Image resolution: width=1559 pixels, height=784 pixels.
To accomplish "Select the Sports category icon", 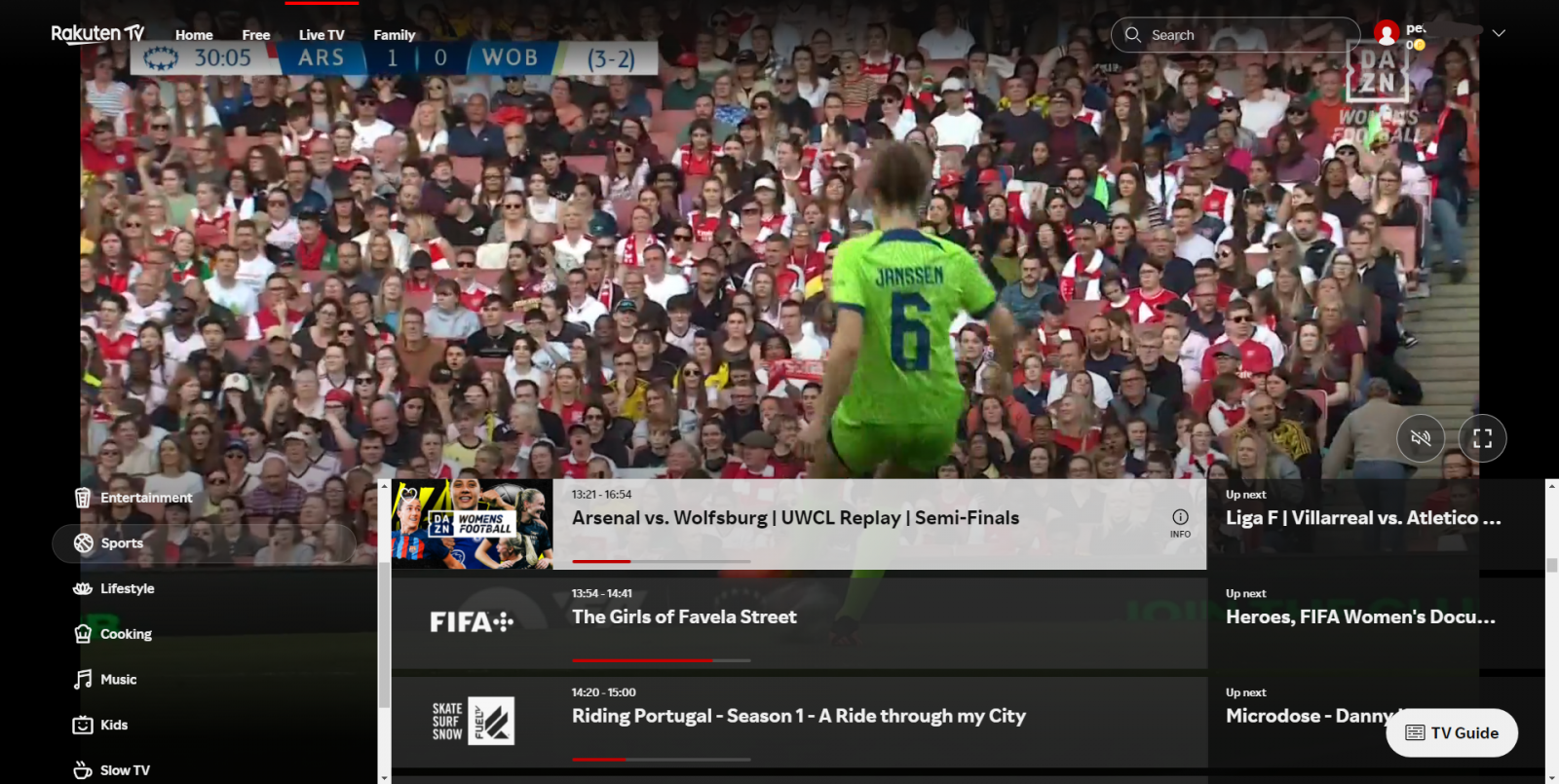I will [82, 542].
